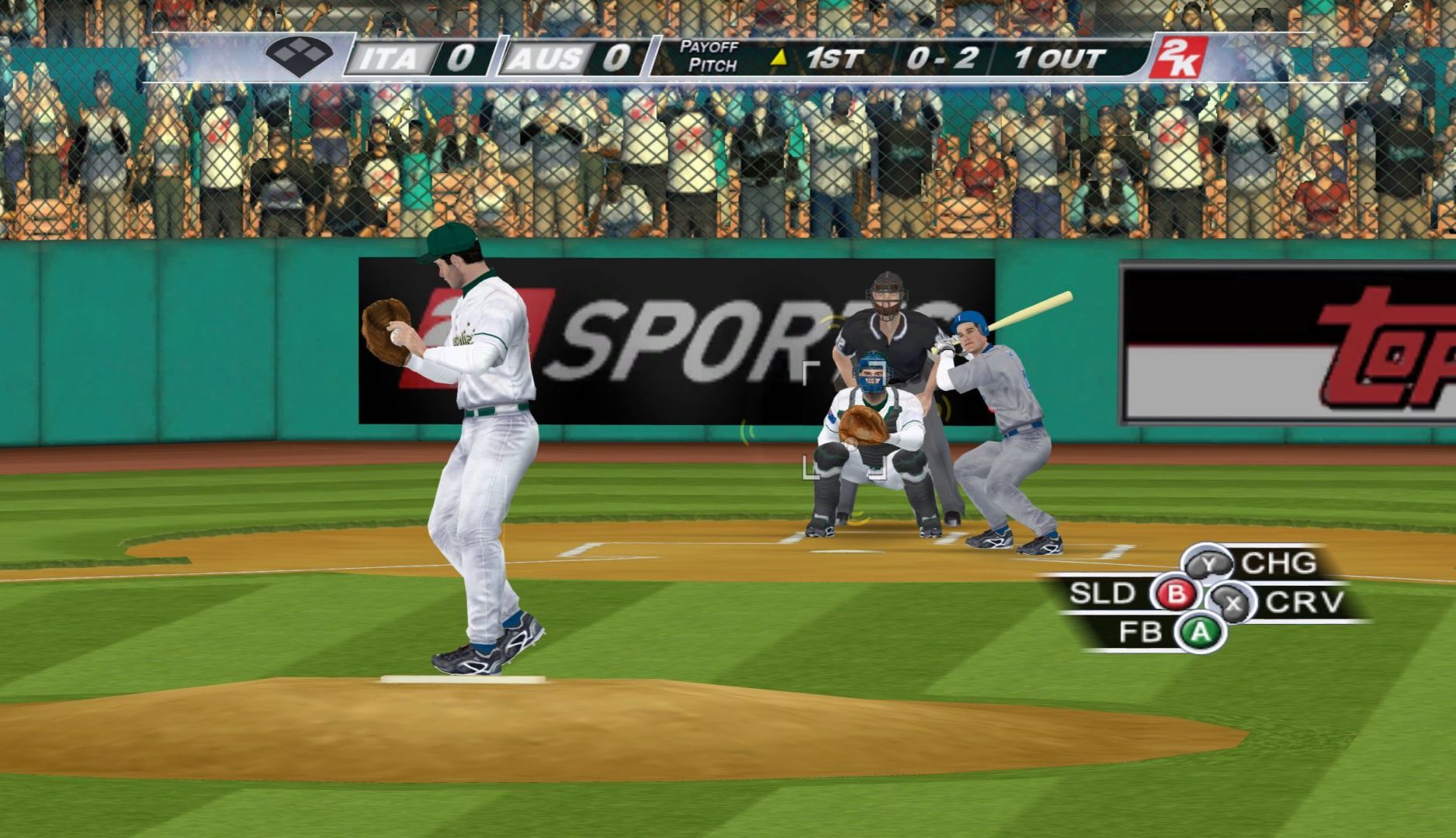Select the FB fastball pitch option

(1200, 632)
